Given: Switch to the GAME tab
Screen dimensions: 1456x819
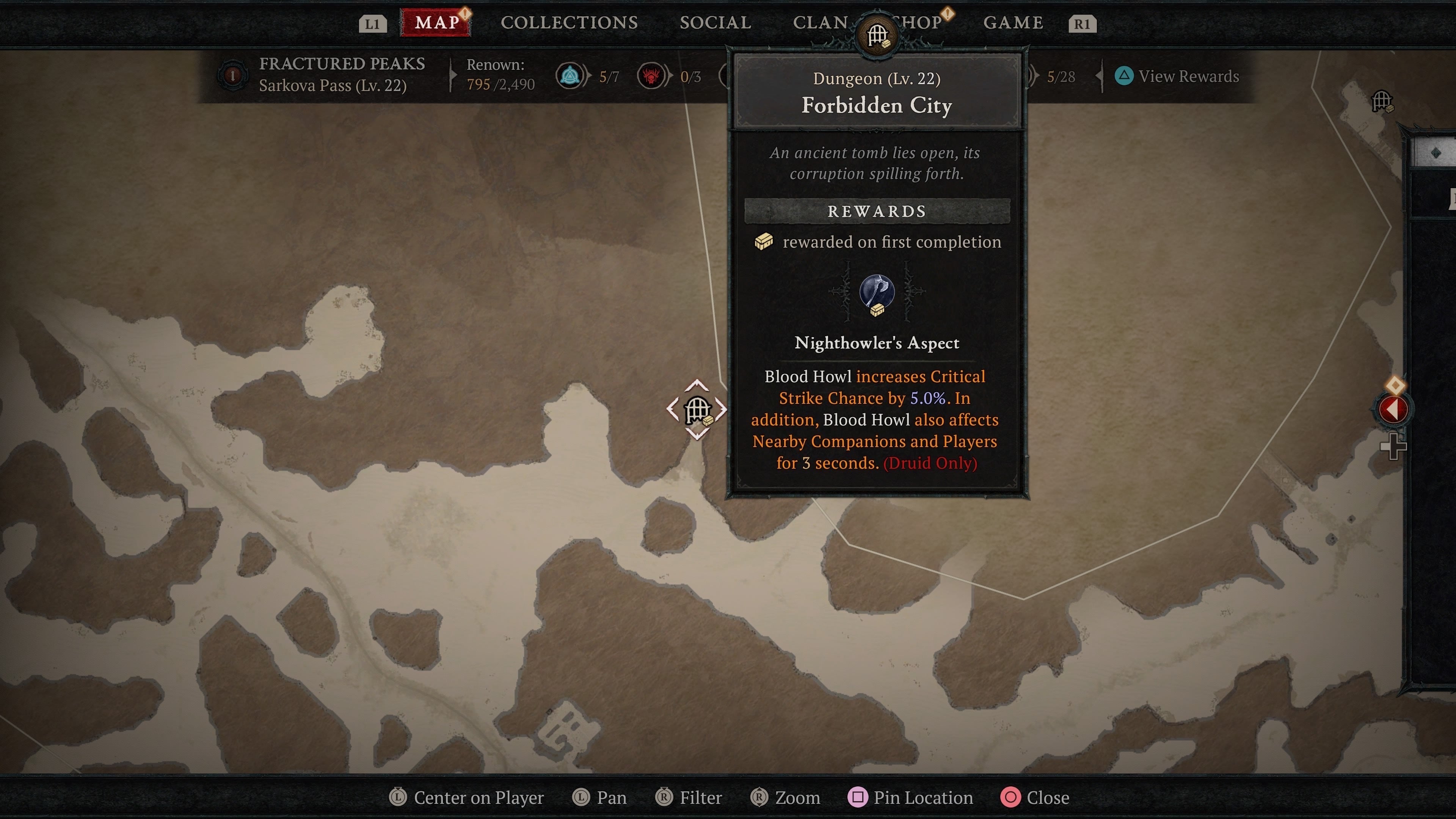Looking at the screenshot, I should pos(1013,23).
